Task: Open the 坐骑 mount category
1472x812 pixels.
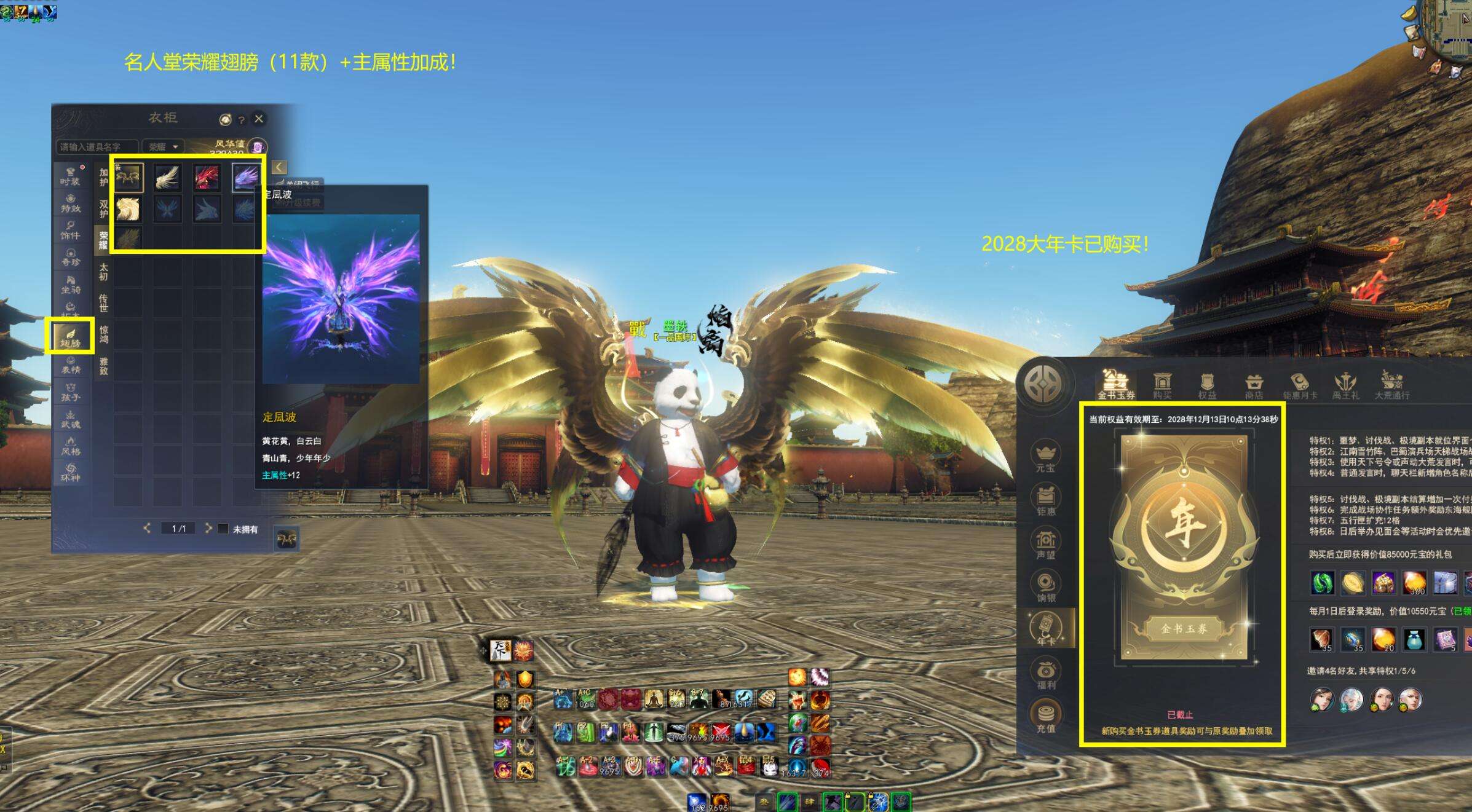Action: click(x=70, y=285)
